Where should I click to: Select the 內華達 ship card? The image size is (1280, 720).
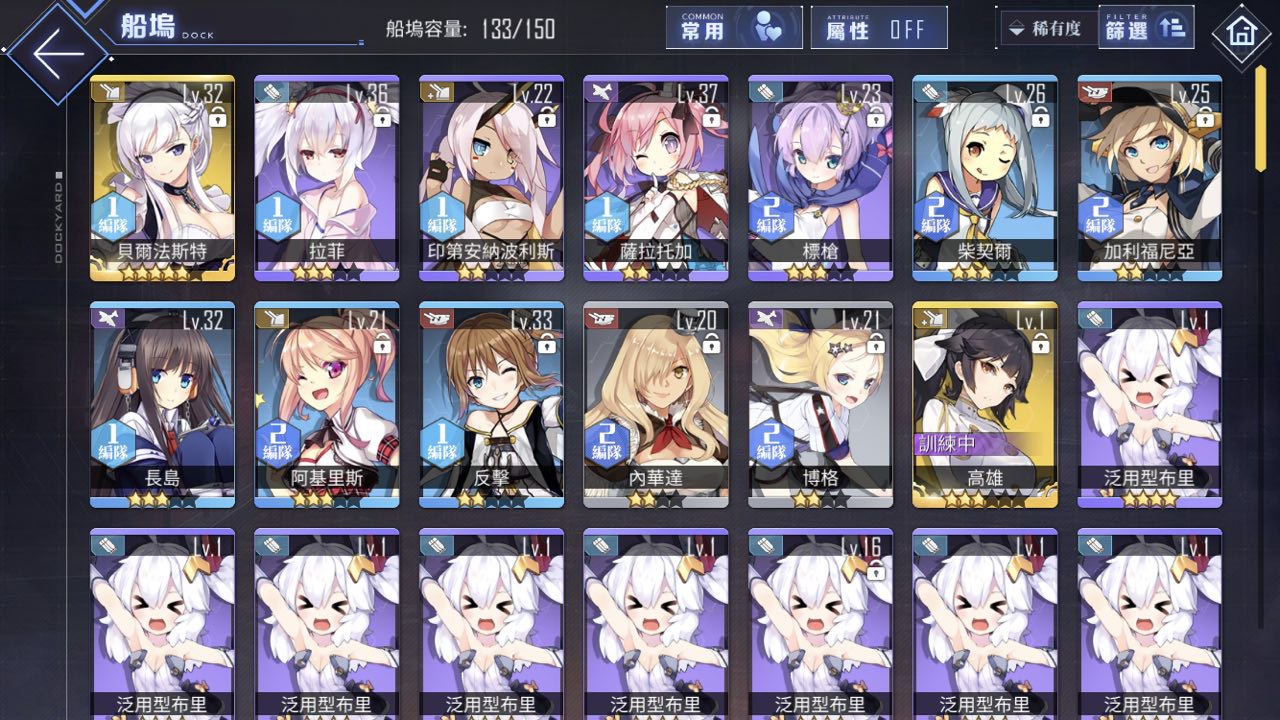pos(656,404)
